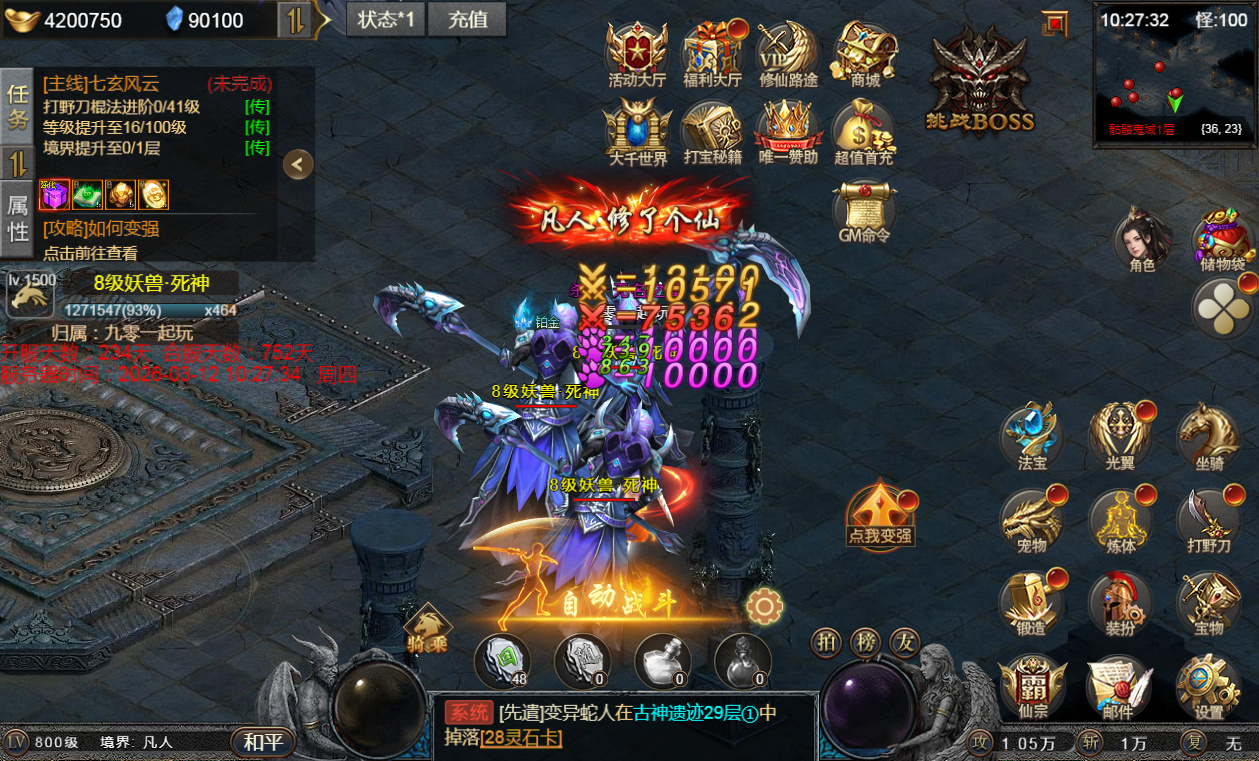The width and height of the screenshot is (1259, 761).
Task: Open the 设置 settings gear
Action: click(1208, 688)
